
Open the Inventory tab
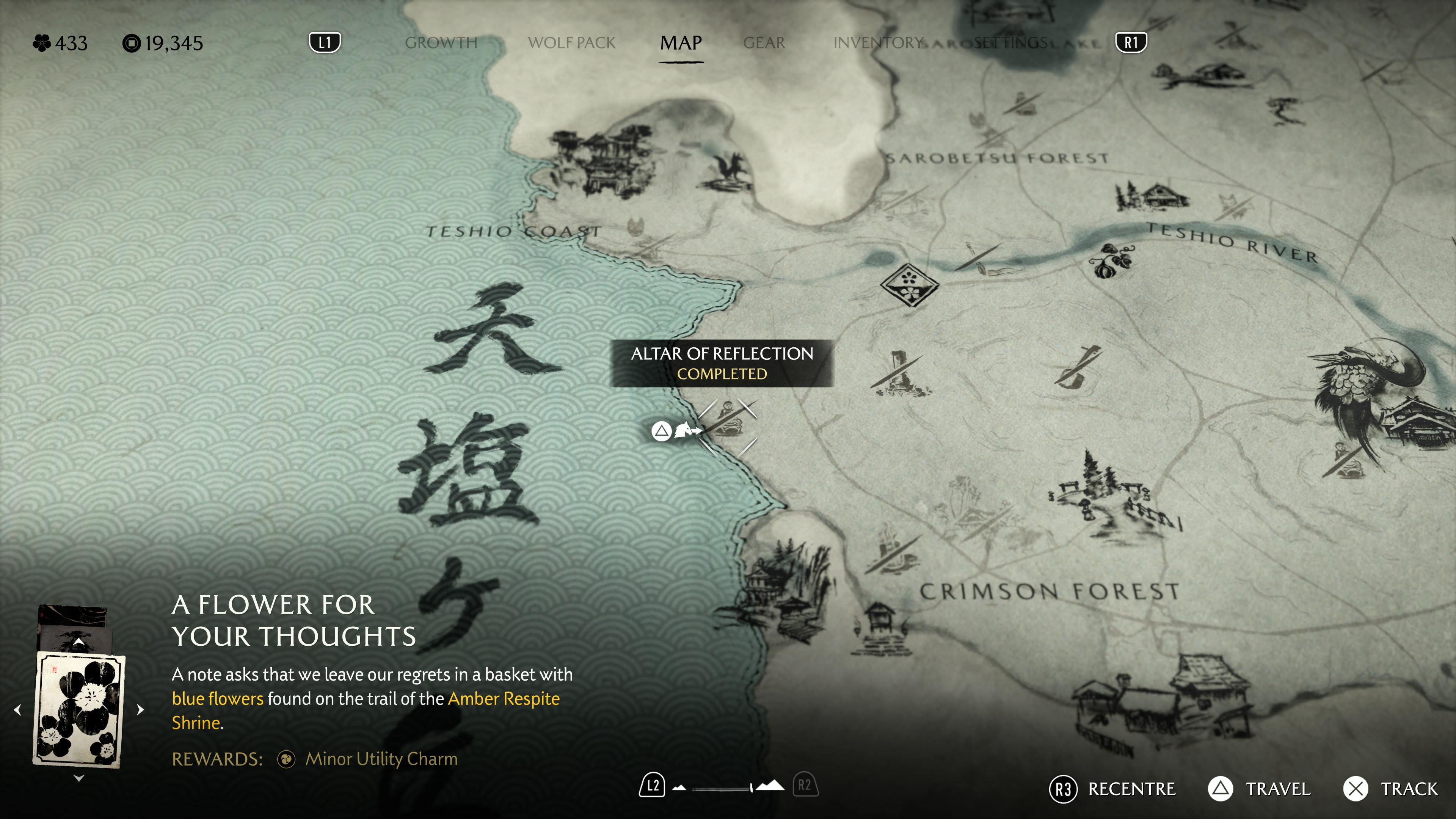[x=877, y=43]
